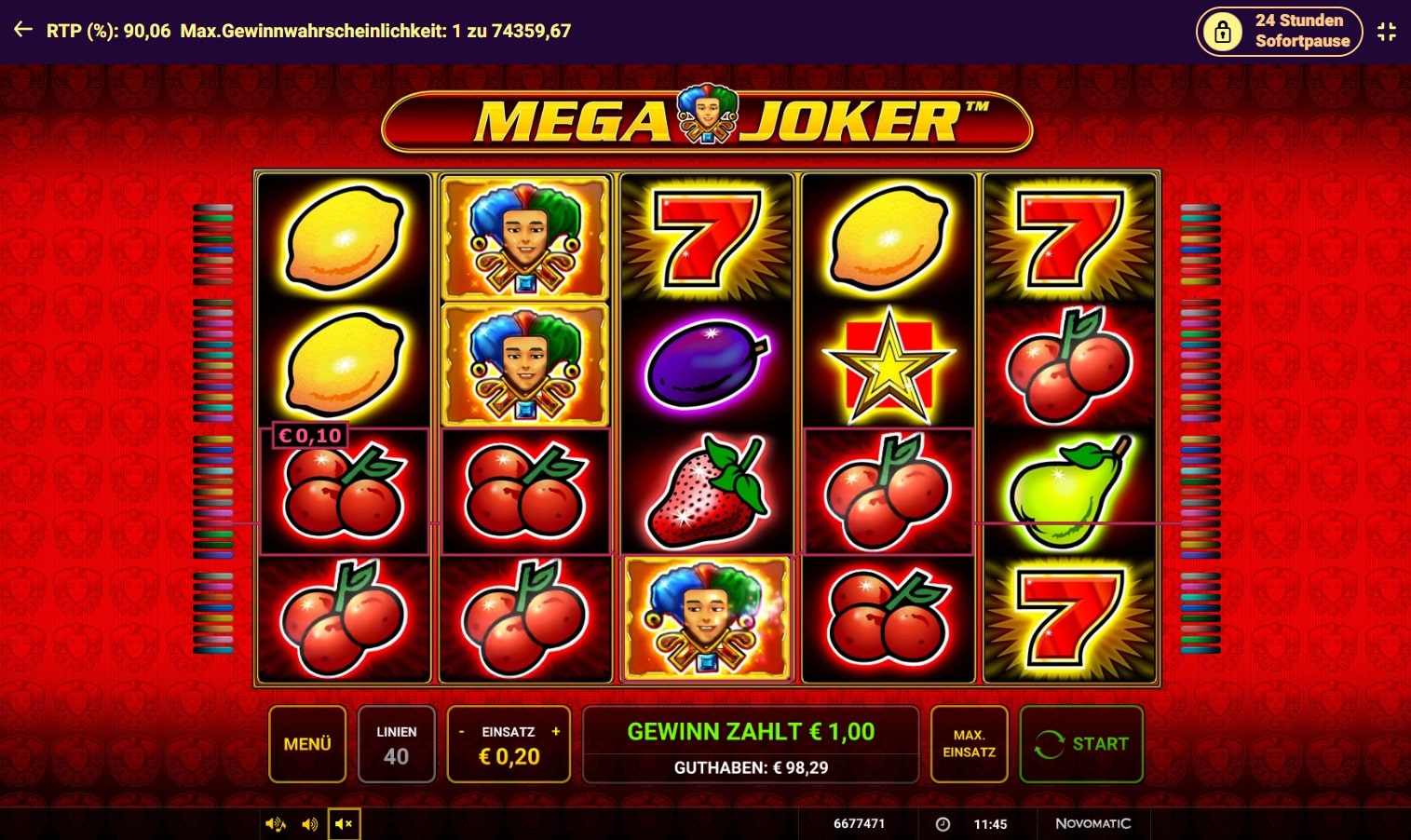Select the Linien 40 box
1411x840 pixels.
[x=396, y=744]
